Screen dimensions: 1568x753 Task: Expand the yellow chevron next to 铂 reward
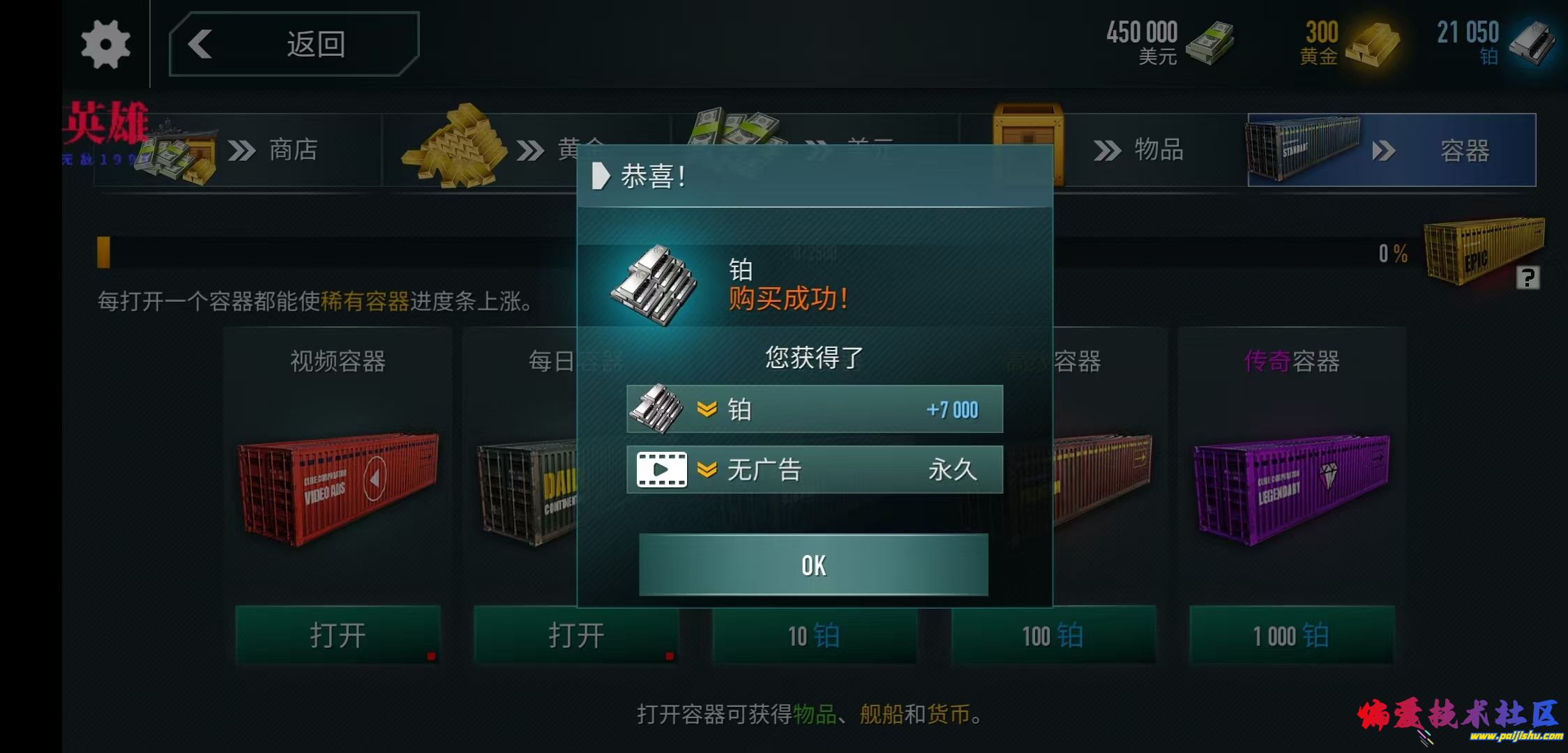pos(707,410)
